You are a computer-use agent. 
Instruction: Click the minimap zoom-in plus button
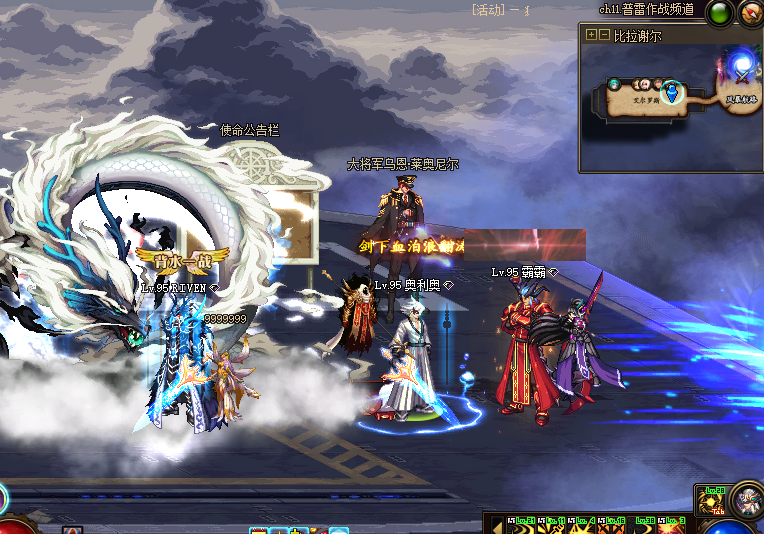591,35
